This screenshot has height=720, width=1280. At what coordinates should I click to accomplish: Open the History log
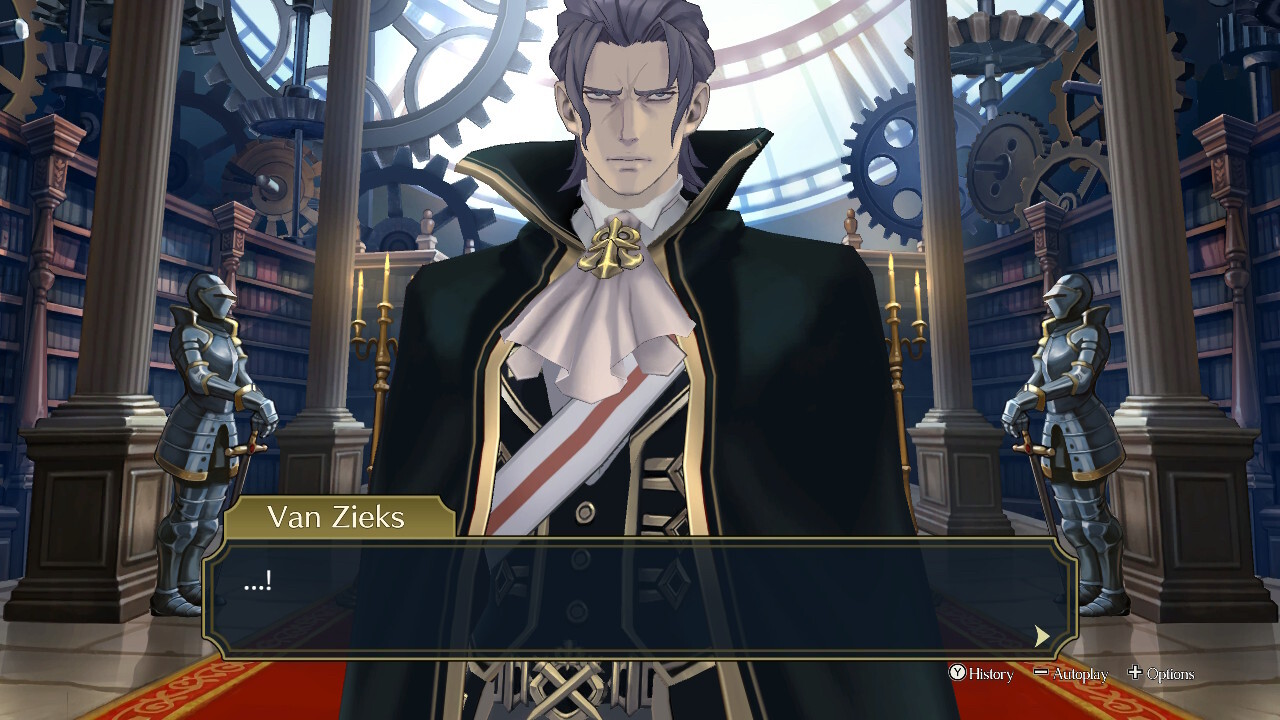(x=981, y=674)
